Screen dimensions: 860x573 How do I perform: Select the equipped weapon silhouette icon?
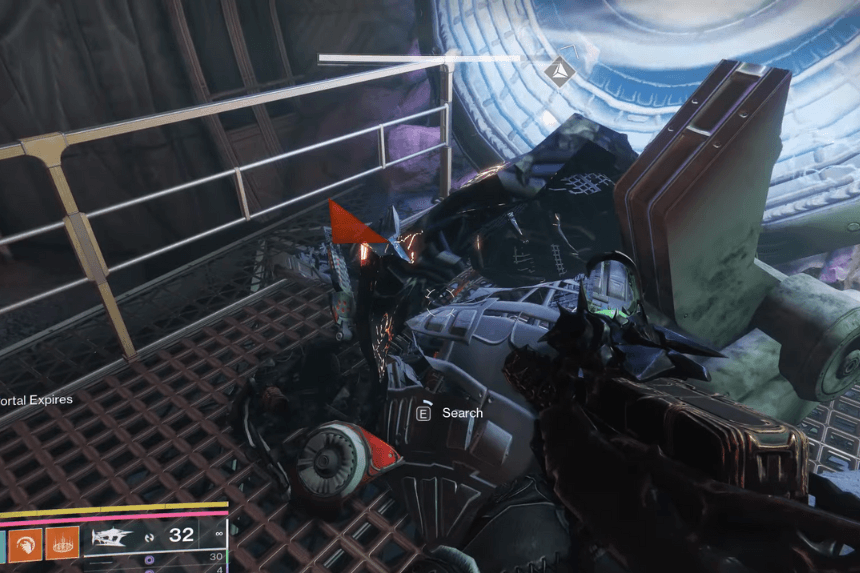[112, 537]
